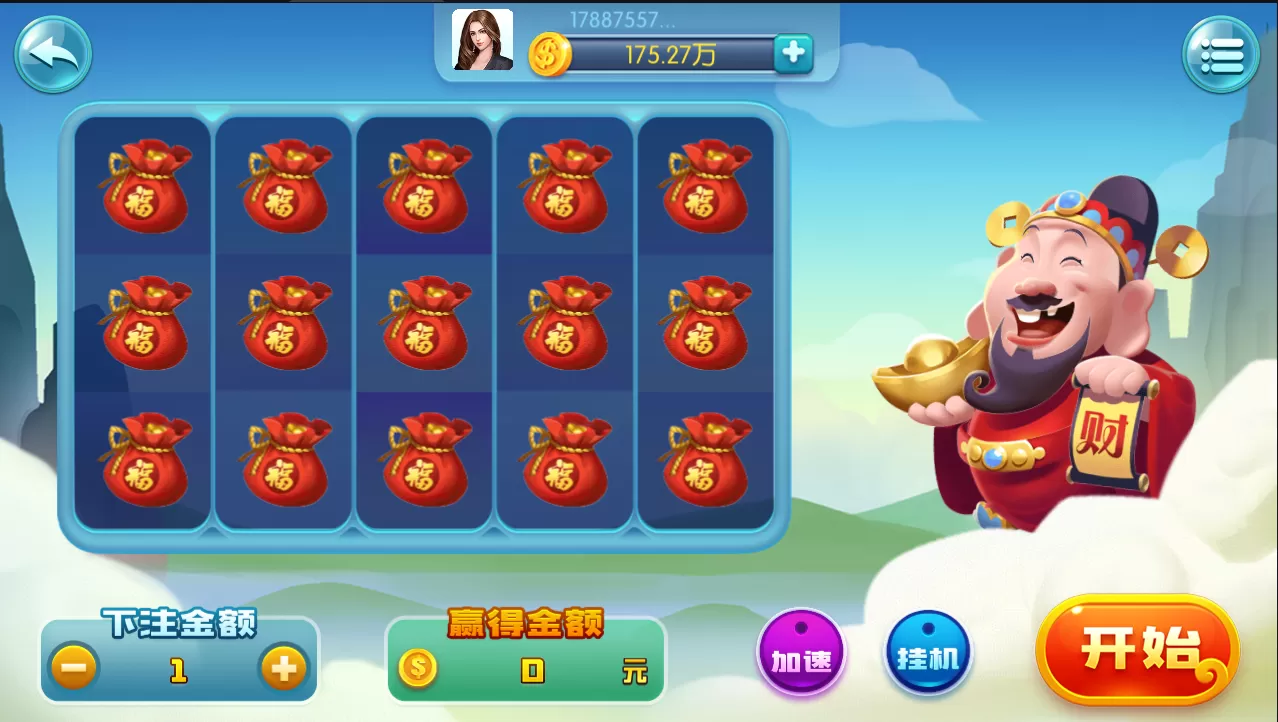
Task: Increase the bet amount
Action: coord(284,667)
